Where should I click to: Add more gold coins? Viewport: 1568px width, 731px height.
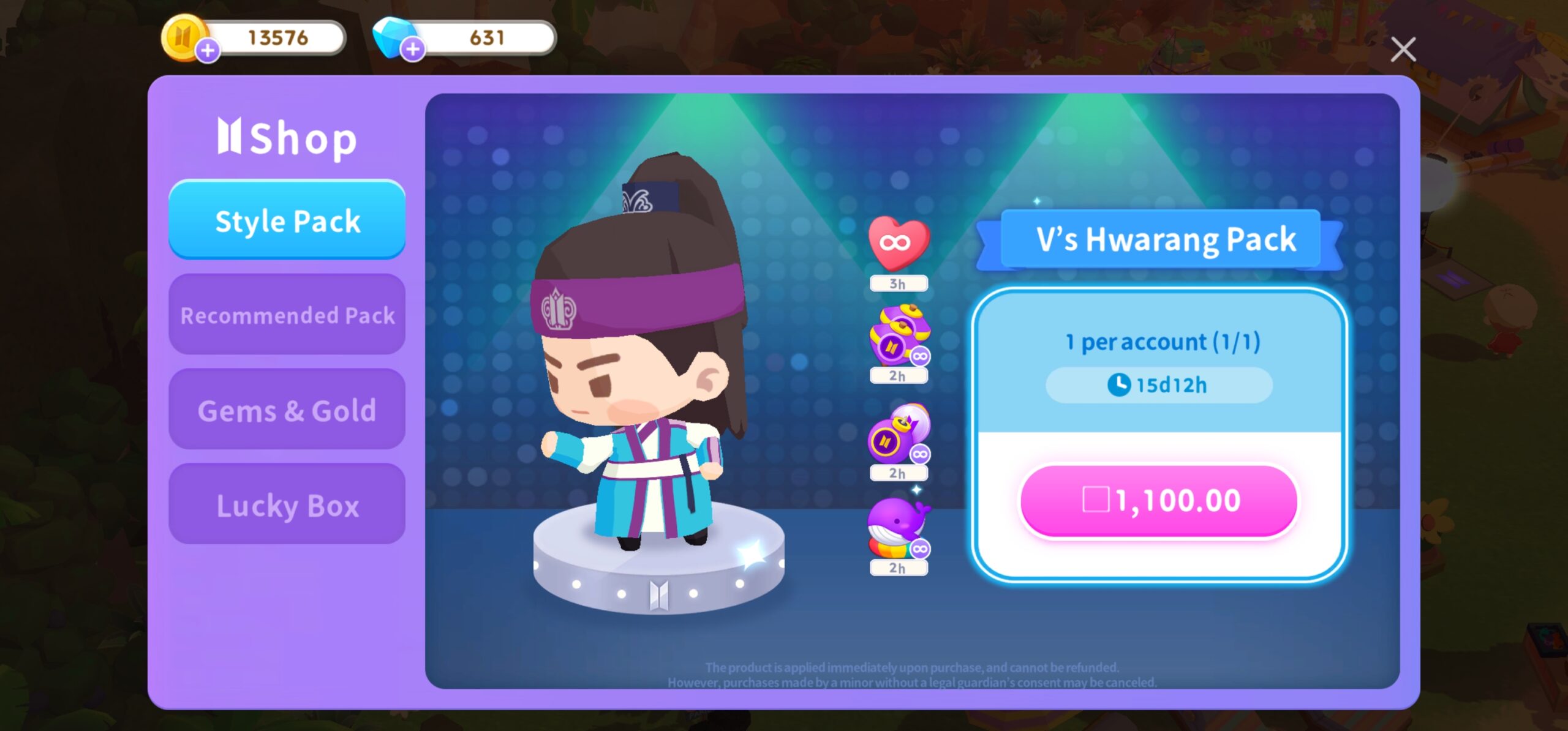pyautogui.click(x=208, y=50)
